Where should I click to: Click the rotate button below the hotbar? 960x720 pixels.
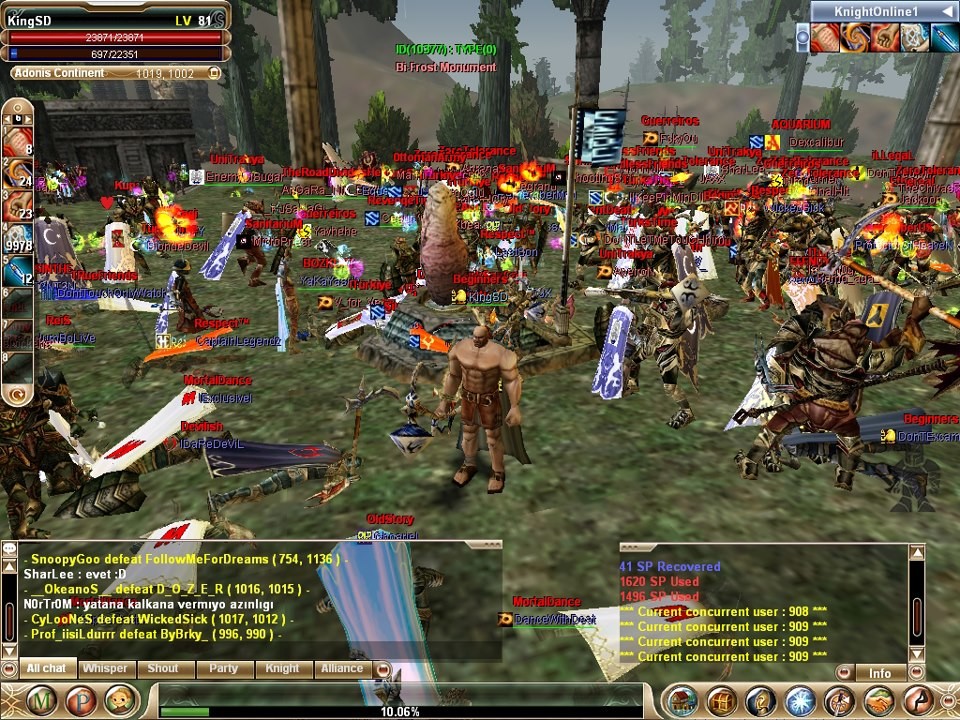pyautogui.click(x=16, y=397)
